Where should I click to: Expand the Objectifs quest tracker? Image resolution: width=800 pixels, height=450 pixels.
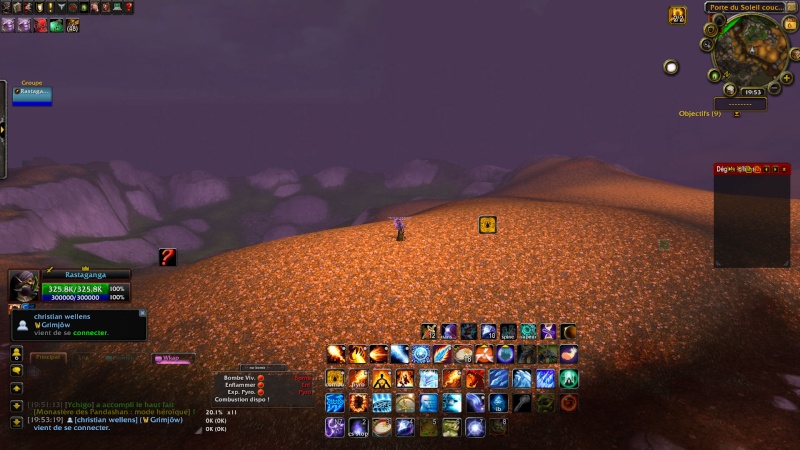pos(737,114)
